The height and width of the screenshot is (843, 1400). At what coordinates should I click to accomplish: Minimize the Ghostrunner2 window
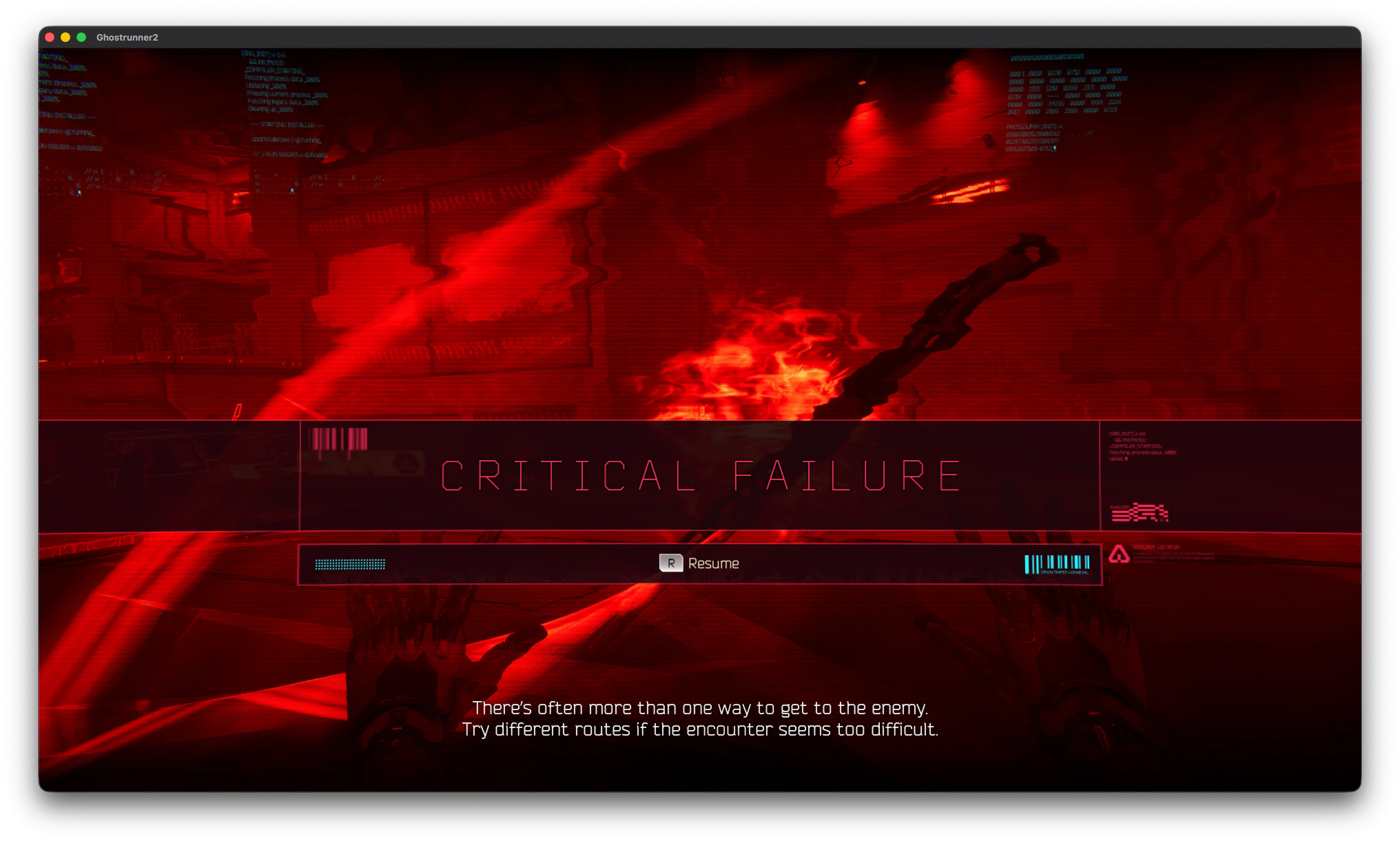click(x=65, y=38)
